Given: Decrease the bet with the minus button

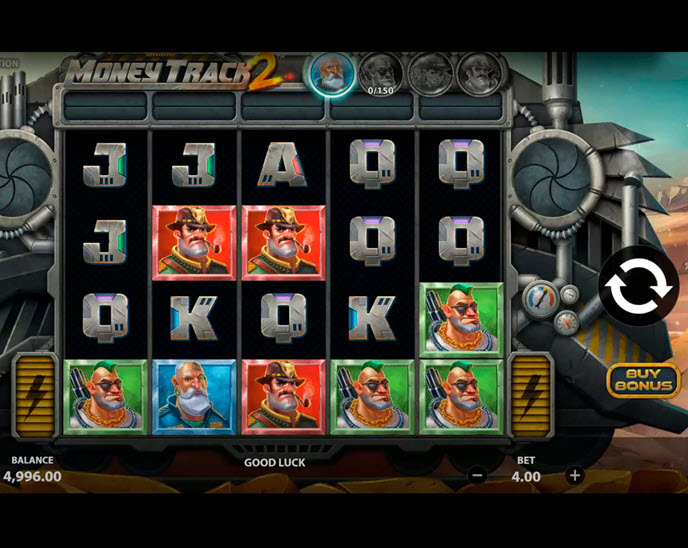Looking at the screenshot, I should point(478,476).
